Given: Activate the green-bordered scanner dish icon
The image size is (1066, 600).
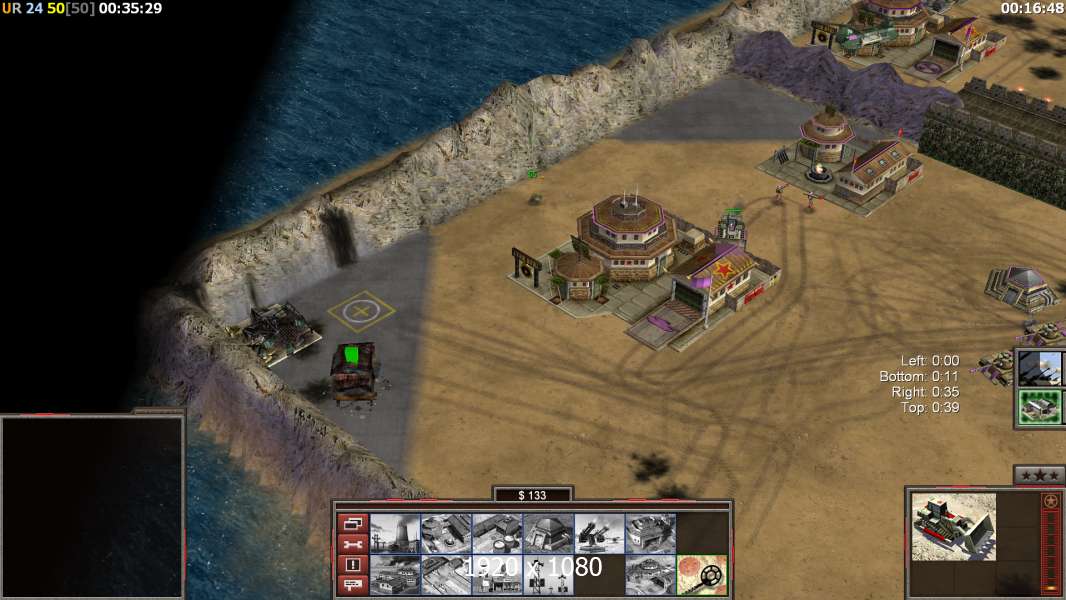Looking at the screenshot, I should pyautogui.click(x=701, y=574).
